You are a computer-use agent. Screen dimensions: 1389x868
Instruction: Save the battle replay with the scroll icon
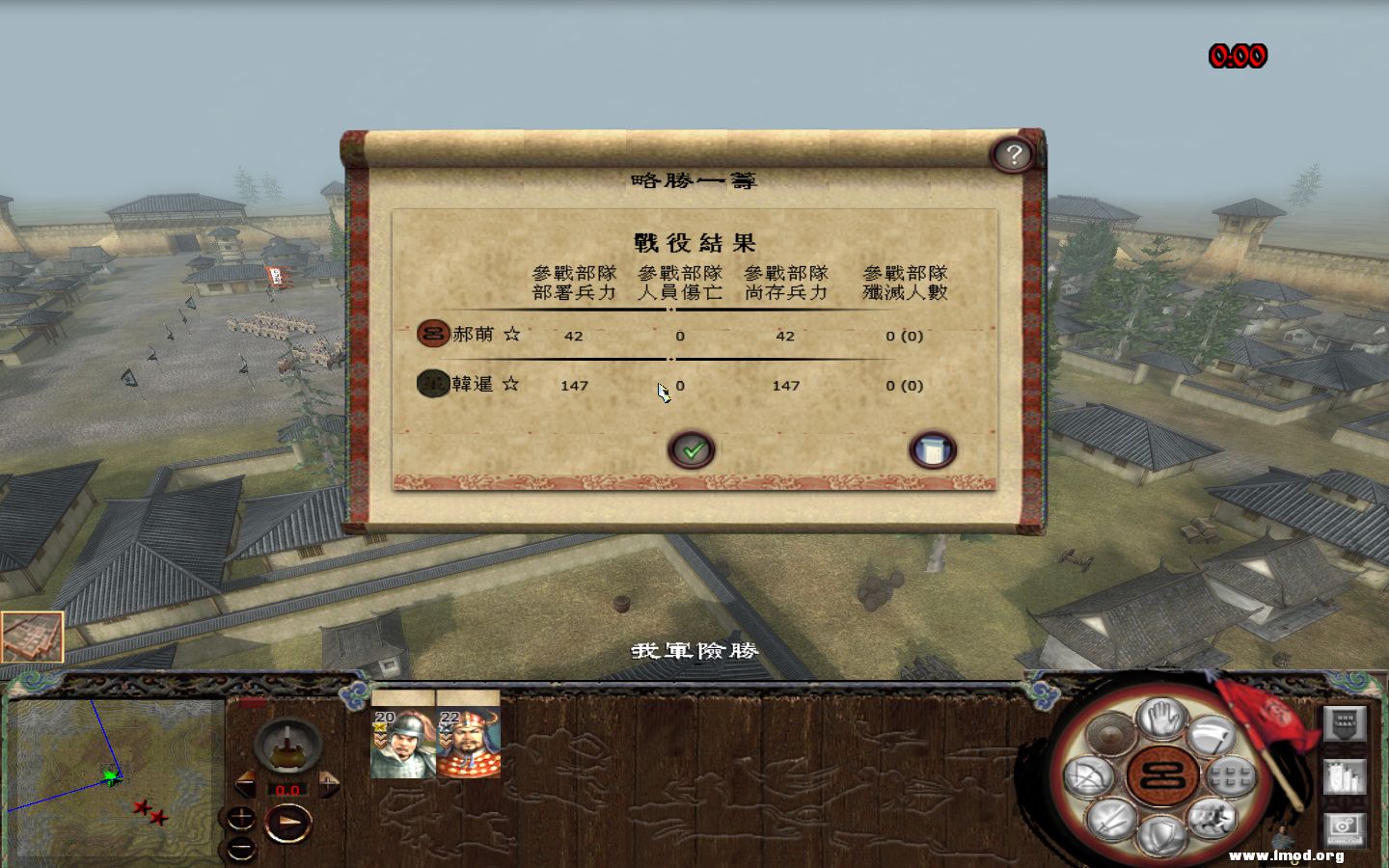tap(932, 448)
